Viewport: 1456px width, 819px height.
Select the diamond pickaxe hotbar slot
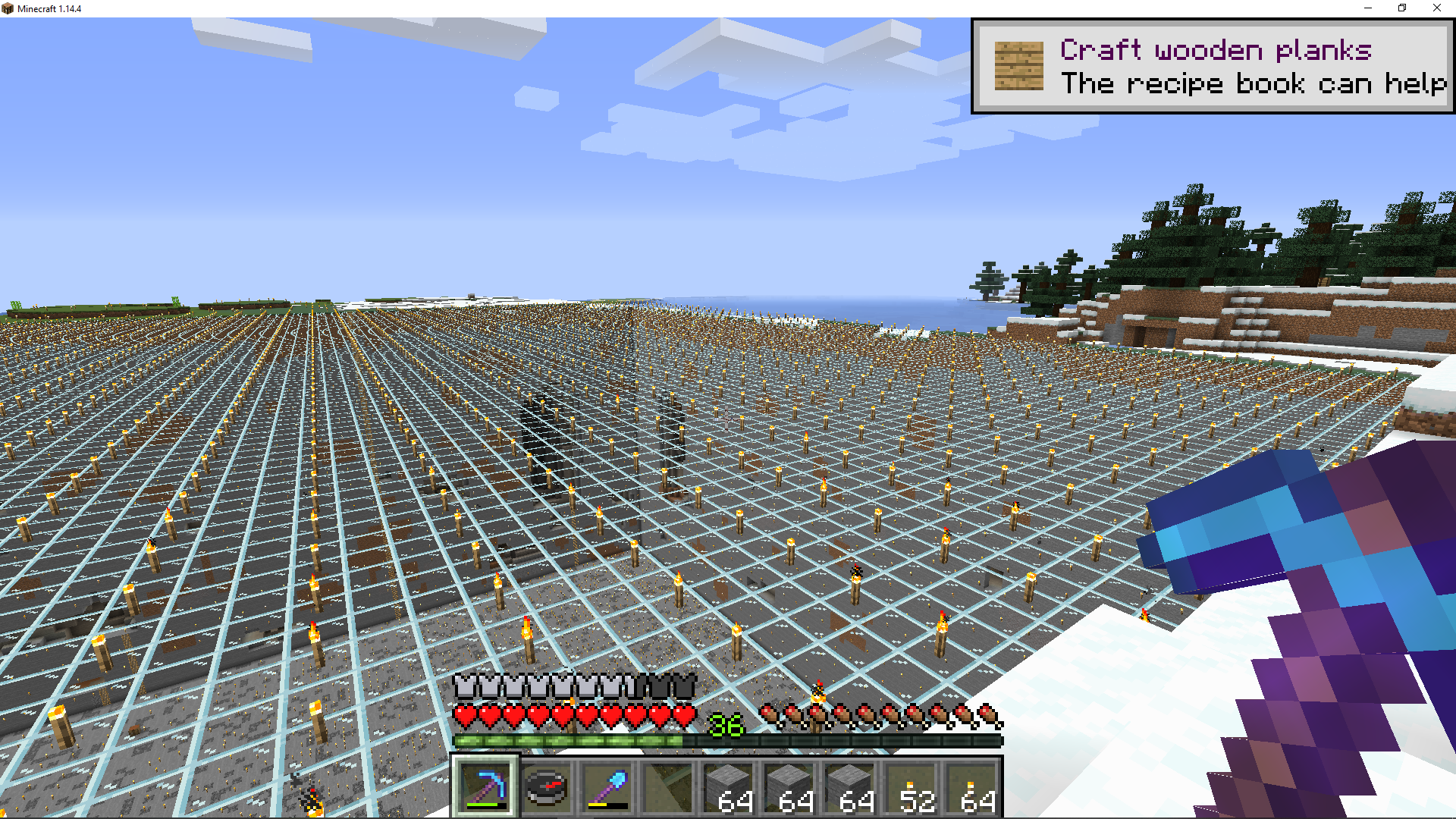(x=485, y=787)
